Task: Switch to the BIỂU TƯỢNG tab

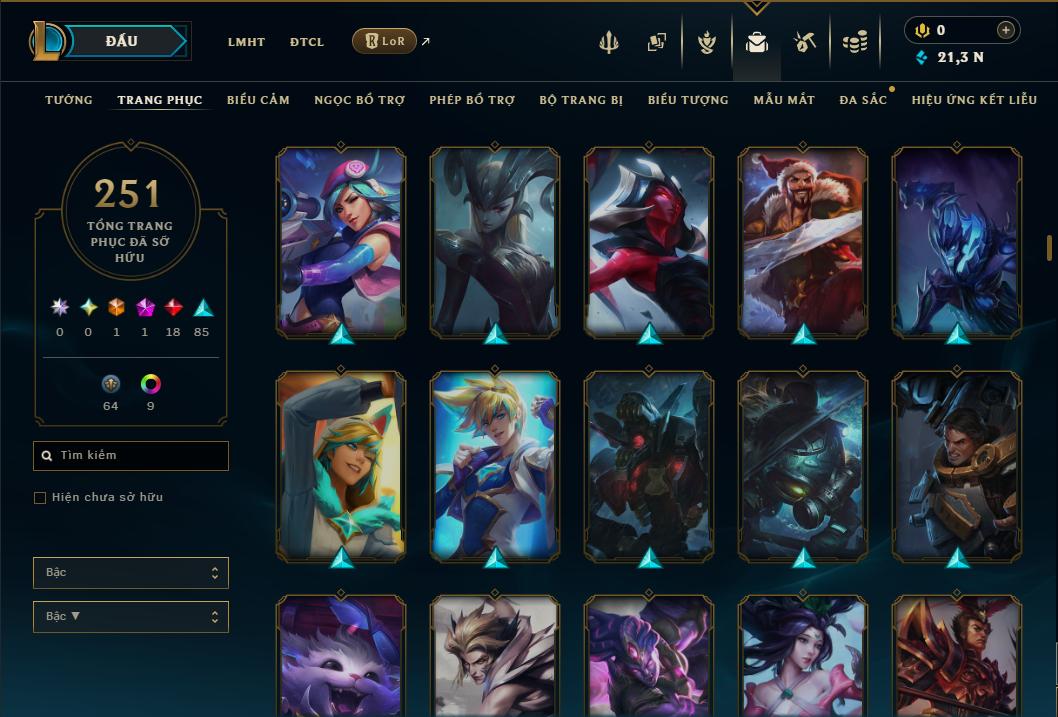Action: coord(688,100)
